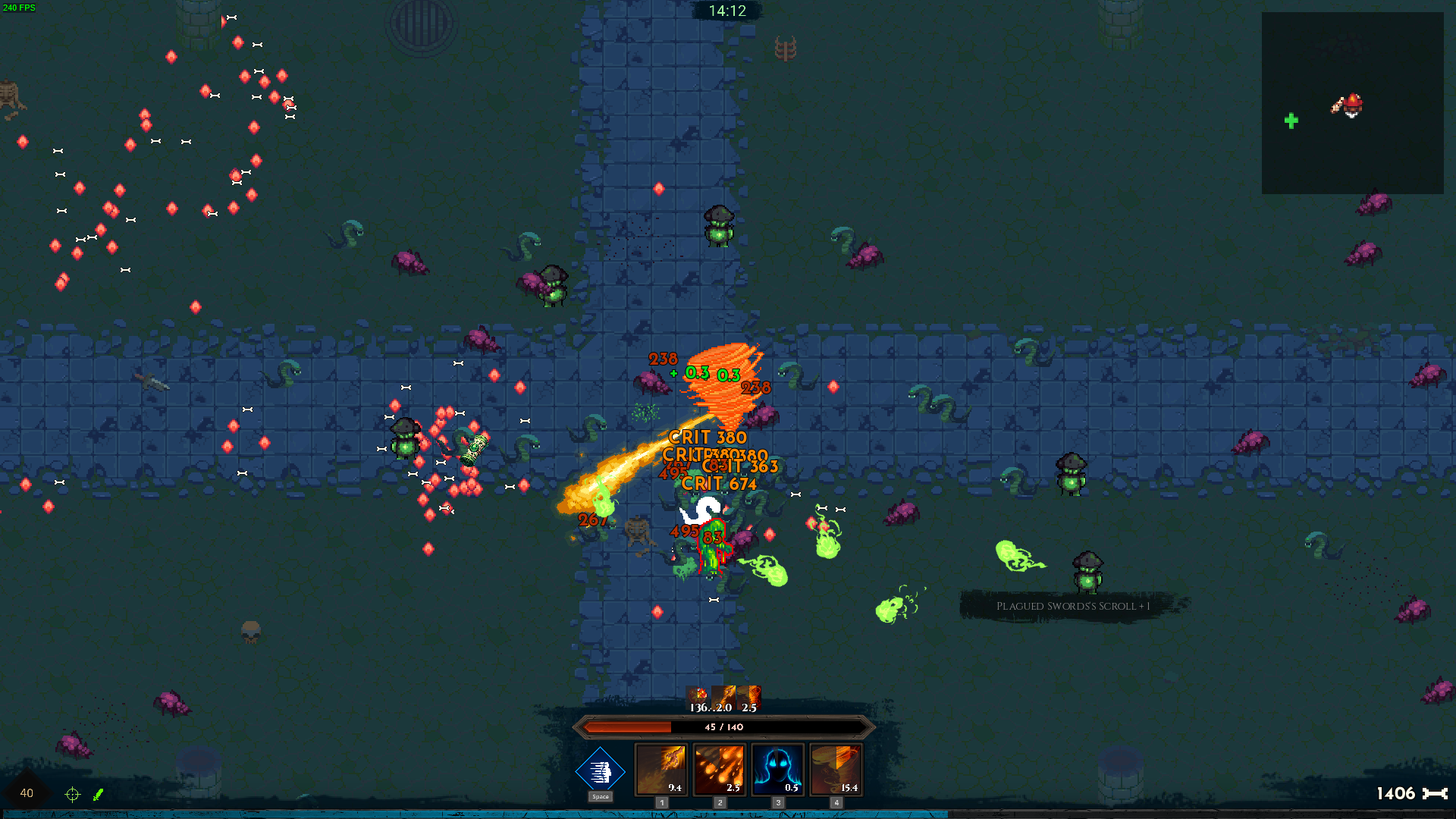Select the green crosshair targeting icon

click(x=72, y=795)
